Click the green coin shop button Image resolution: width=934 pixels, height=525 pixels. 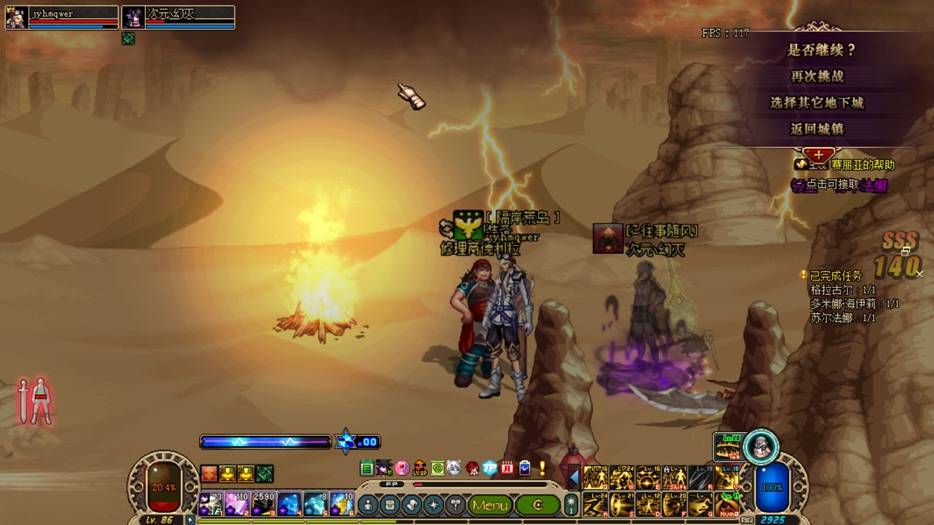click(537, 505)
